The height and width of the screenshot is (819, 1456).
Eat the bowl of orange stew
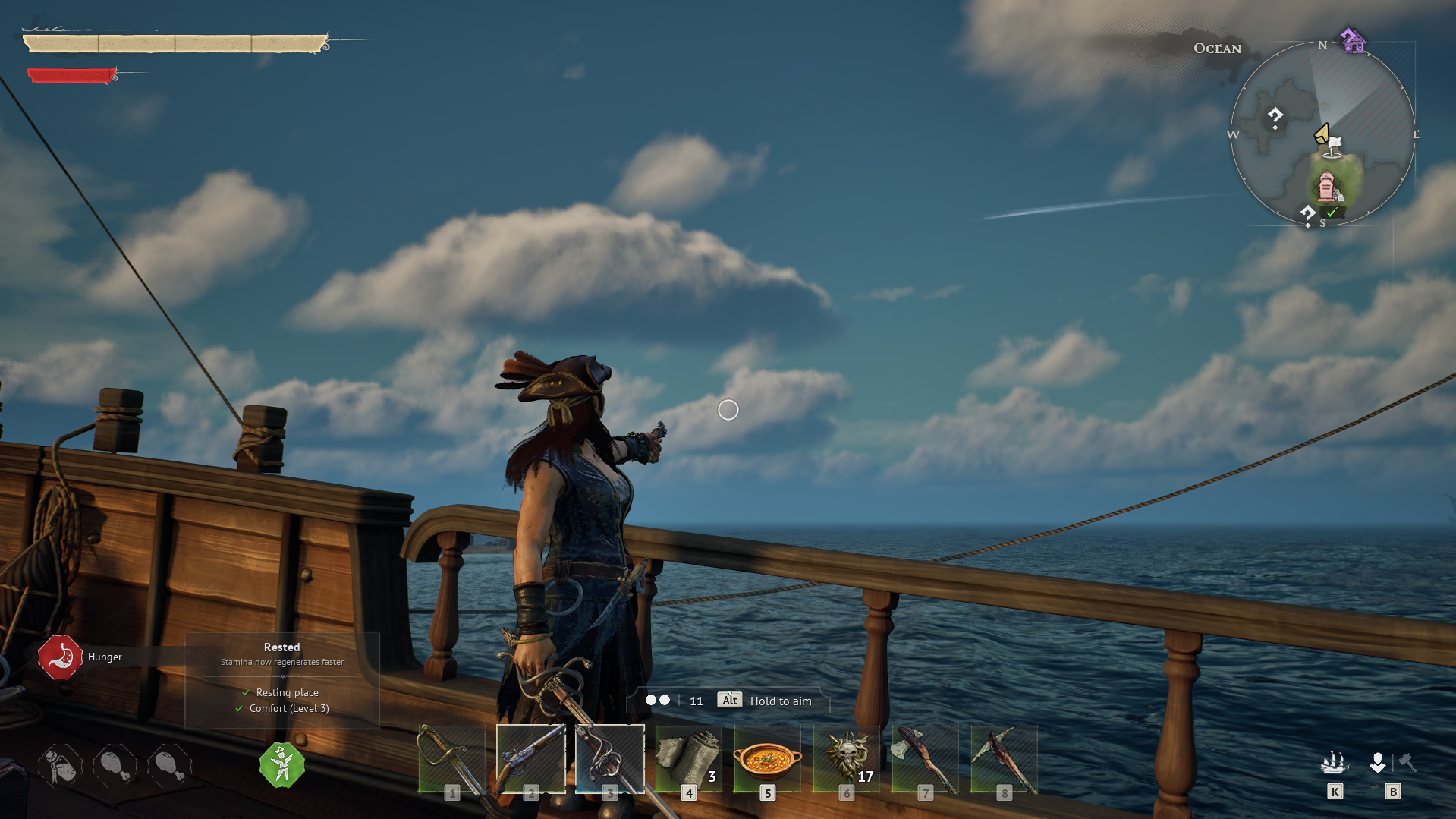[x=767, y=758]
